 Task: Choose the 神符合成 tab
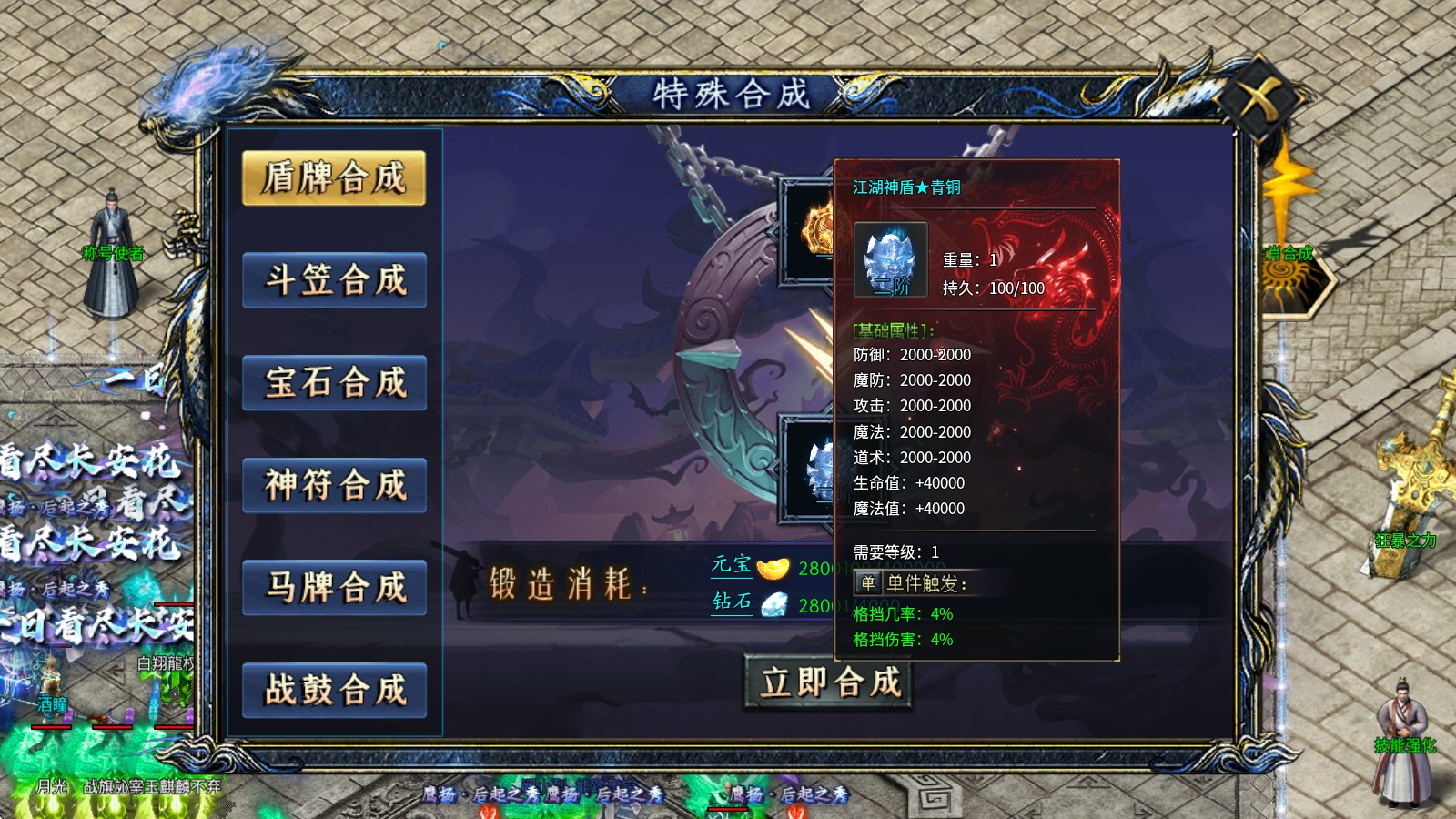pyautogui.click(x=334, y=486)
